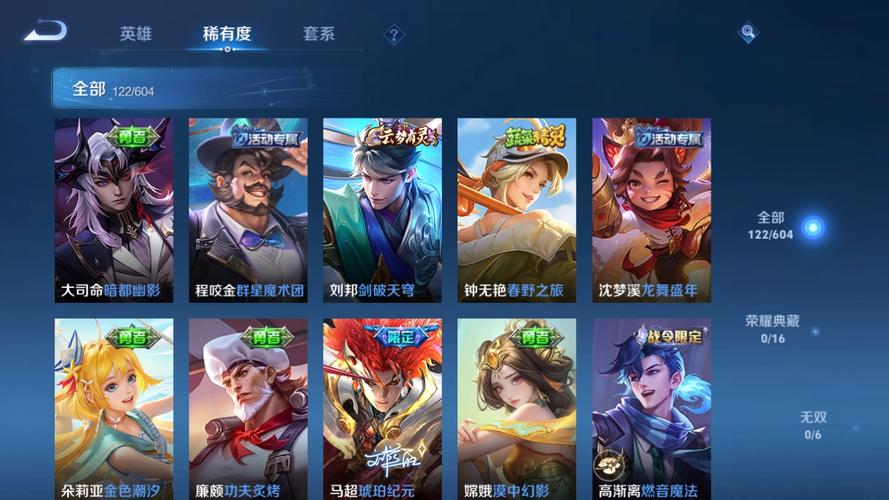Viewport: 889px width, 500px height.
Task: Open the magnifier search icon
Action: click(748, 33)
